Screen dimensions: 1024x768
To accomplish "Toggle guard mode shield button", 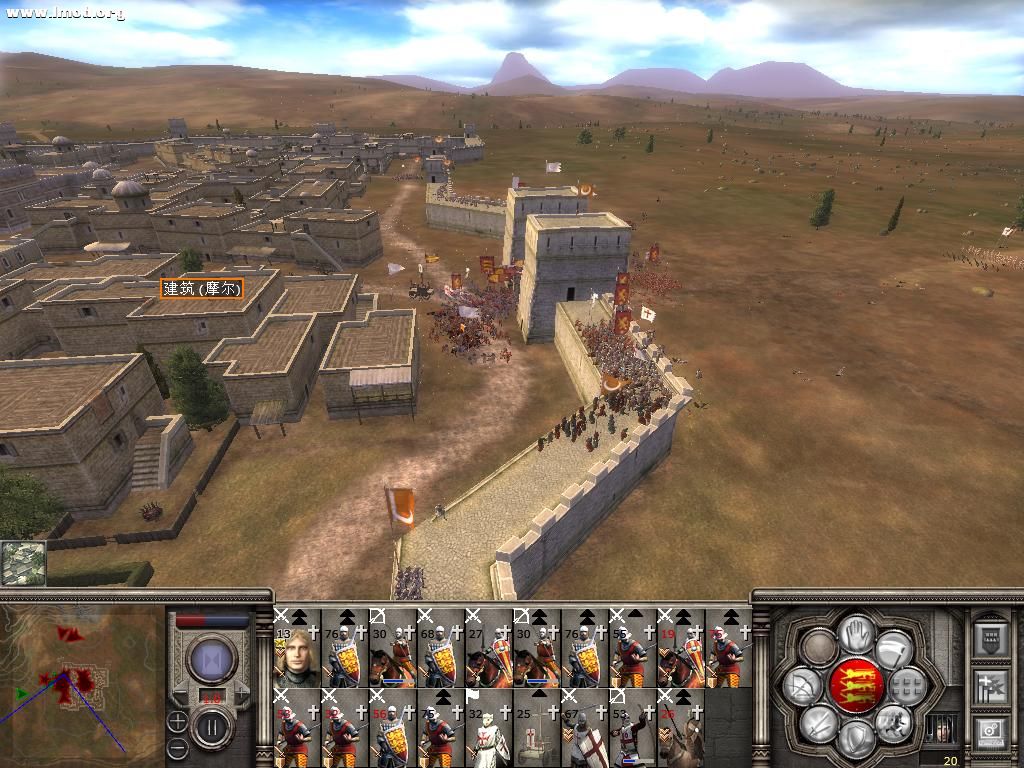I will tap(856, 739).
